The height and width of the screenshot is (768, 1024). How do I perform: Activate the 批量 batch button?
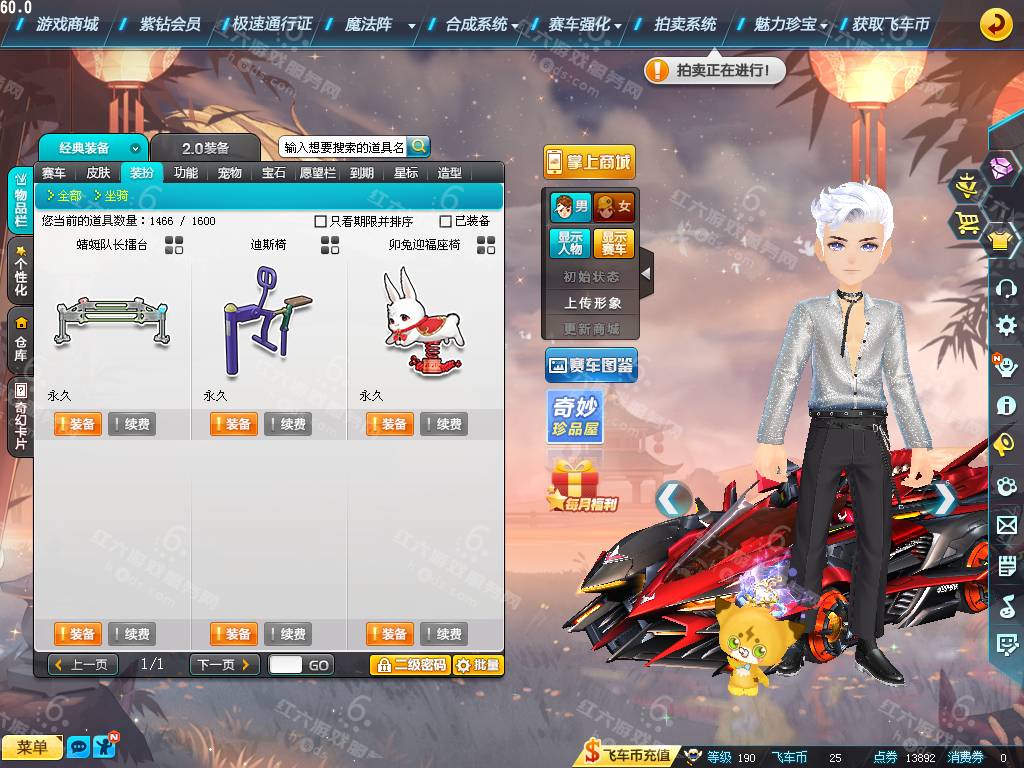[x=478, y=664]
